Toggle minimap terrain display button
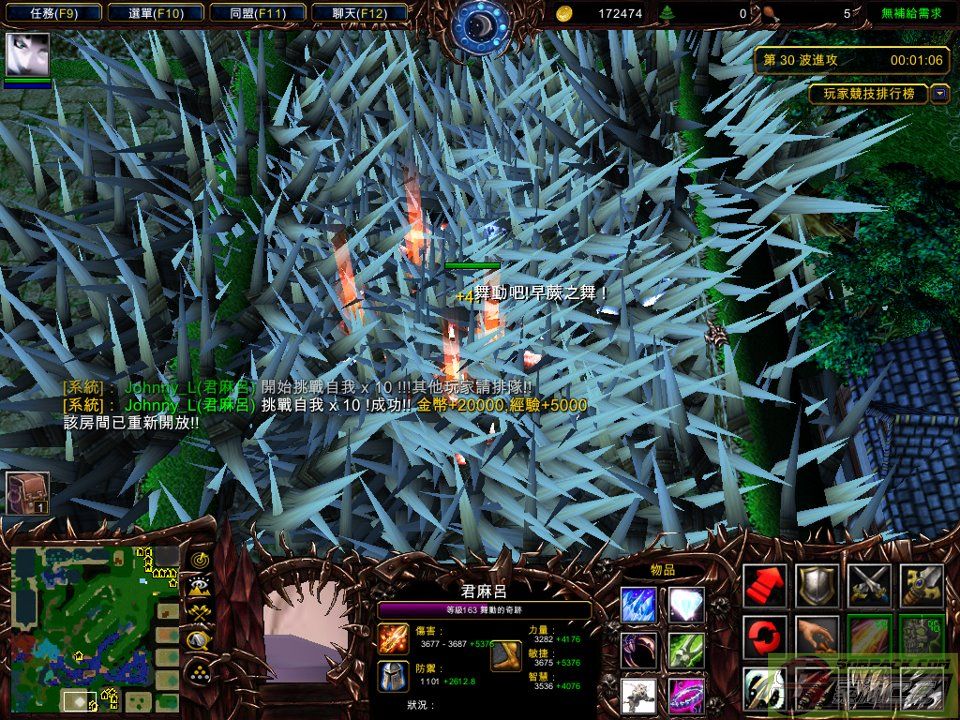The height and width of the screenshot is (720, 960). (x=198, y=587)
